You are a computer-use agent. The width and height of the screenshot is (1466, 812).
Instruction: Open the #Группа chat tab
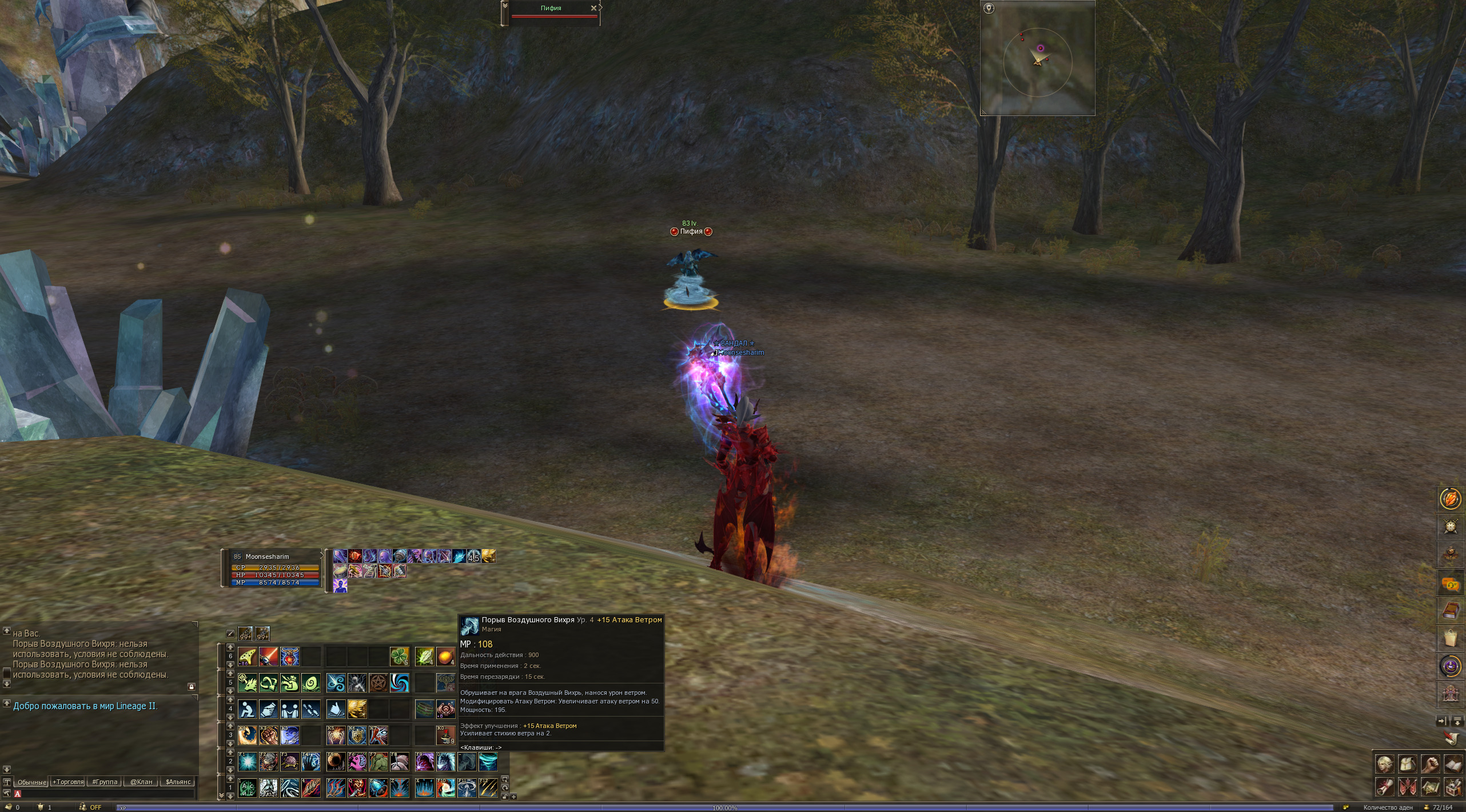click(105, 782)
